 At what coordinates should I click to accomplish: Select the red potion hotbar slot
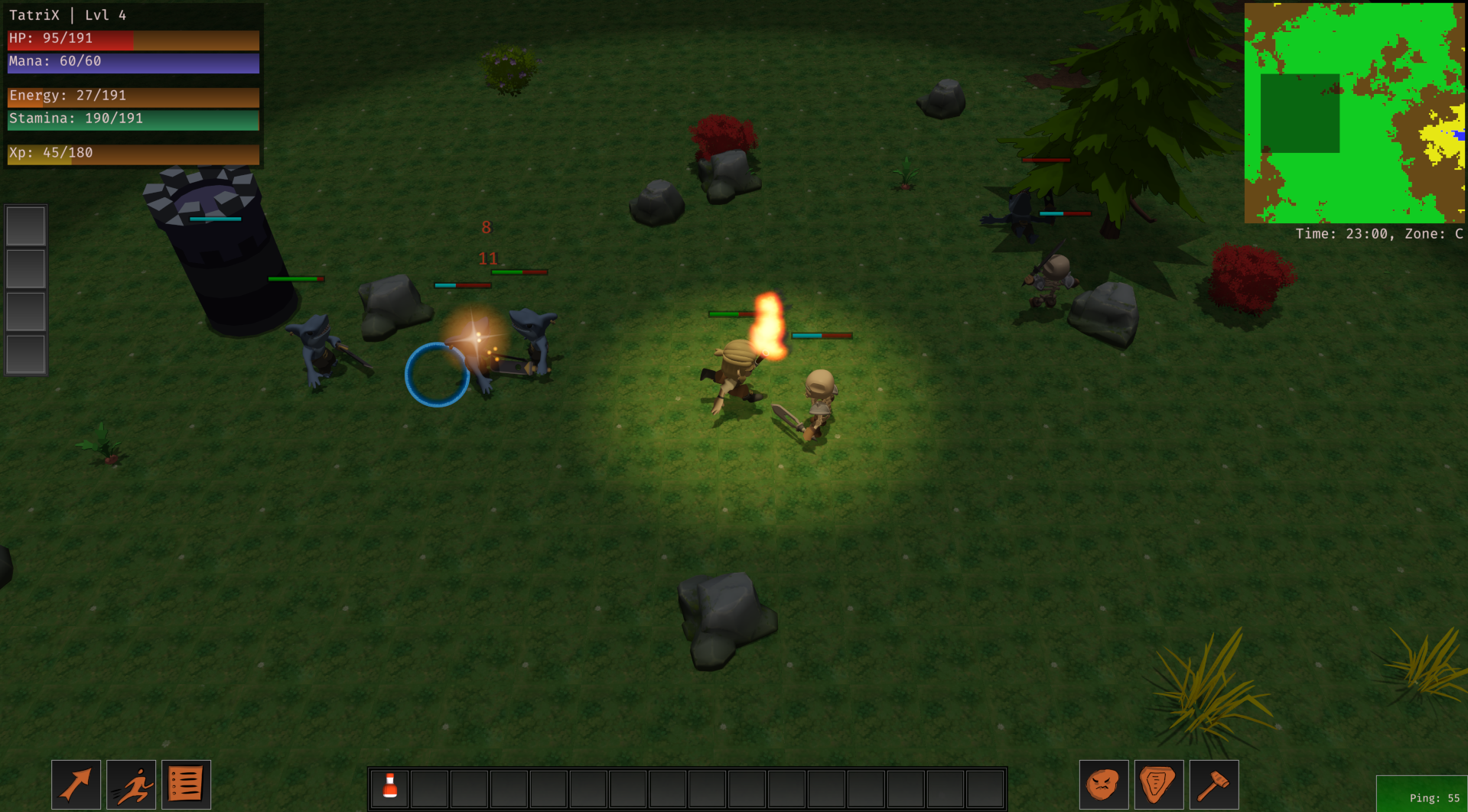pyautogui.click(x=390, y=788)
